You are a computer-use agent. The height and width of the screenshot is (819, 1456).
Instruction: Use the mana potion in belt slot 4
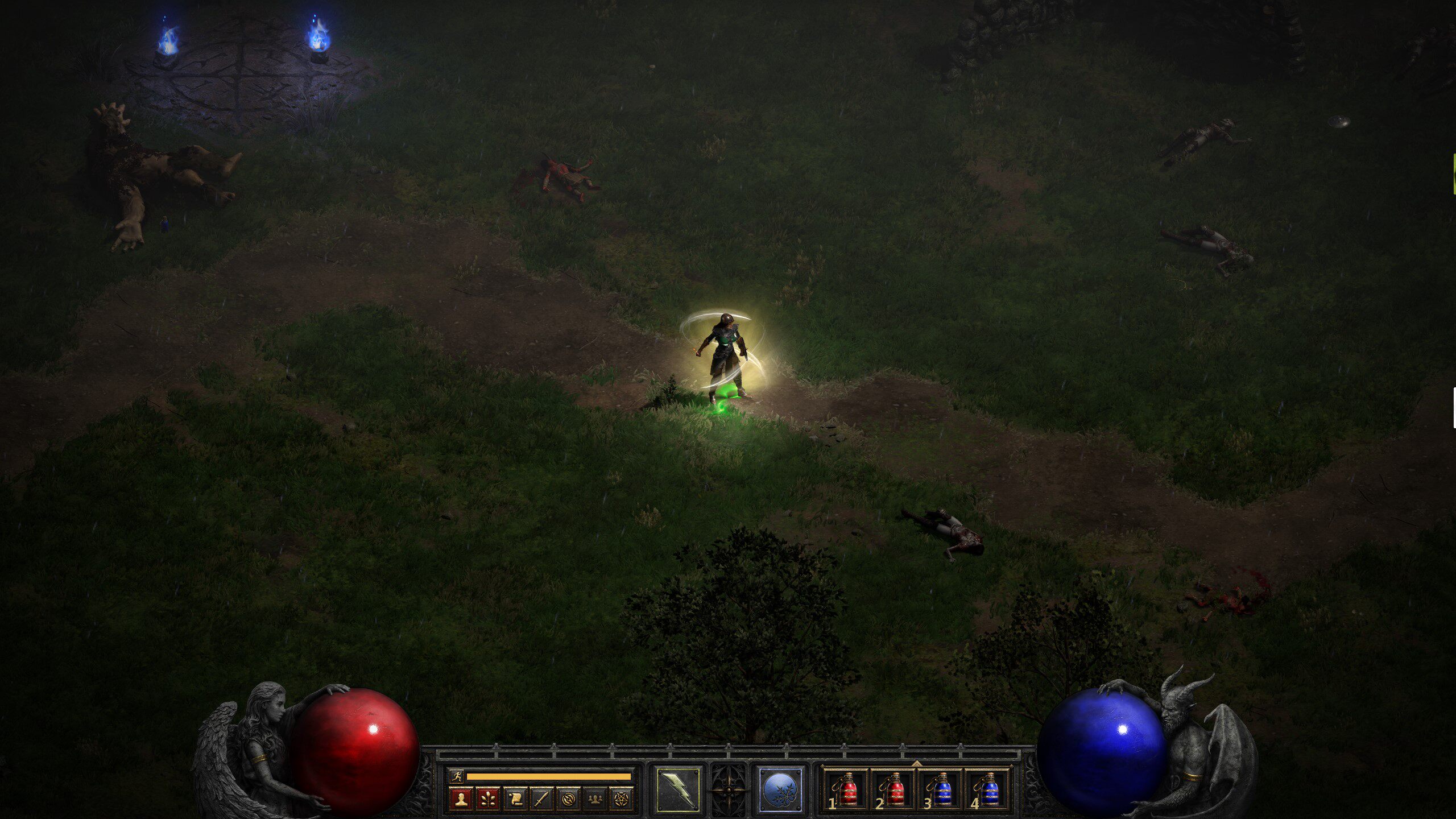988,789
